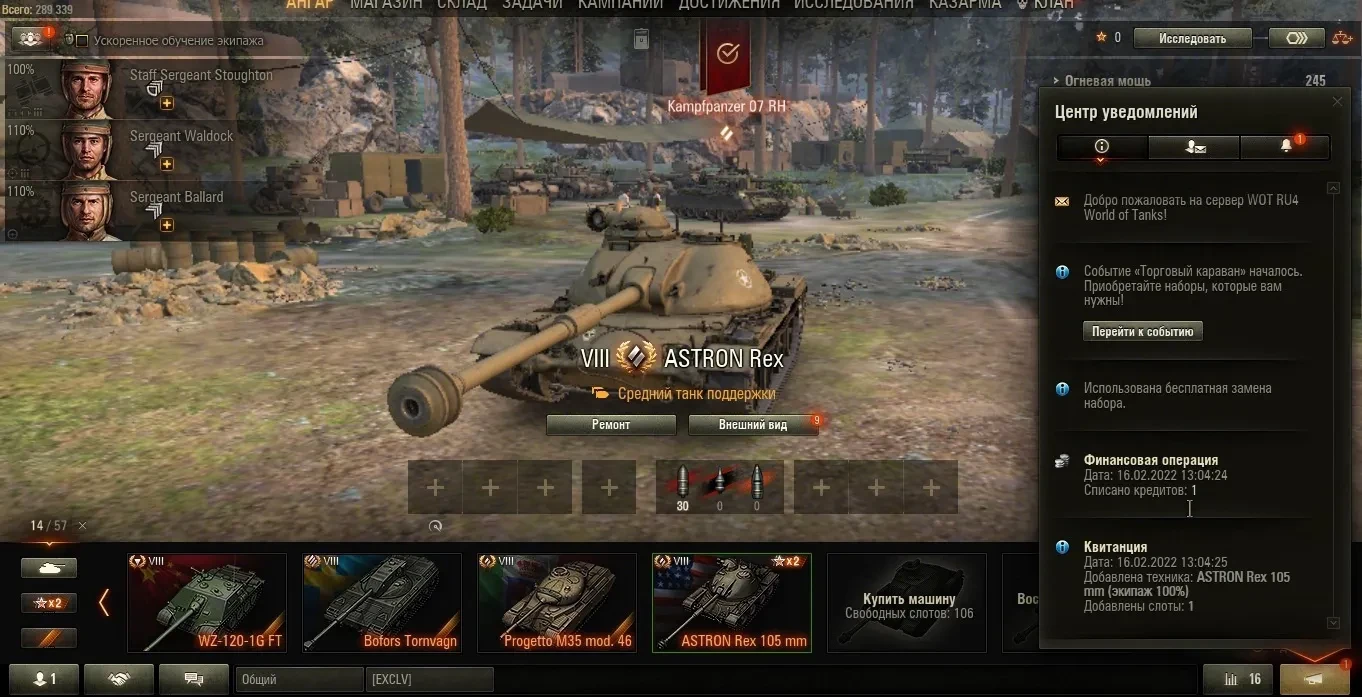Open the Внешний вид exterior button

pyautogui.click(x=753, y=425)
